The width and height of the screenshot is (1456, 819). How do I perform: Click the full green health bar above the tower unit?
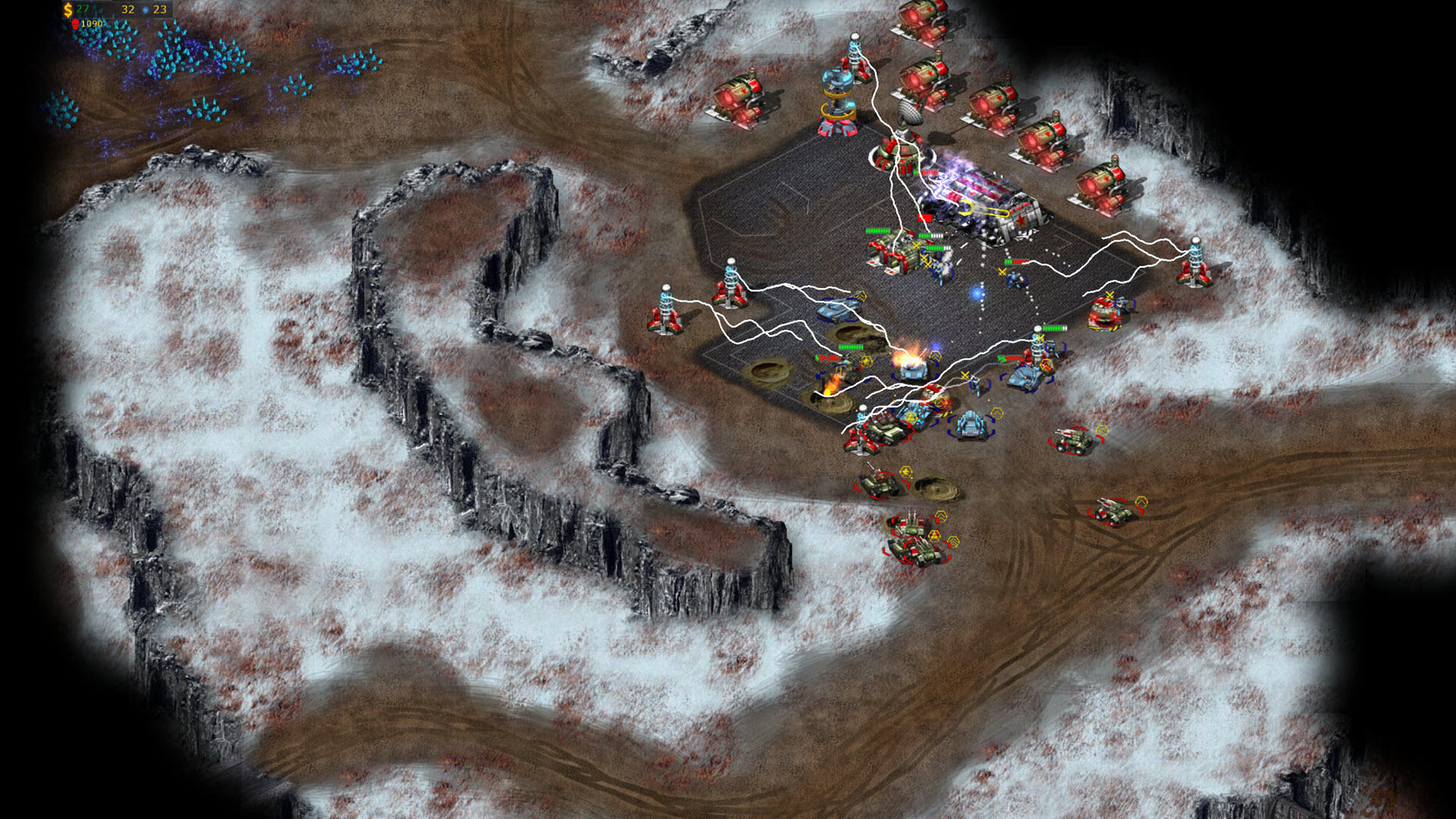tap(1055, 328)
